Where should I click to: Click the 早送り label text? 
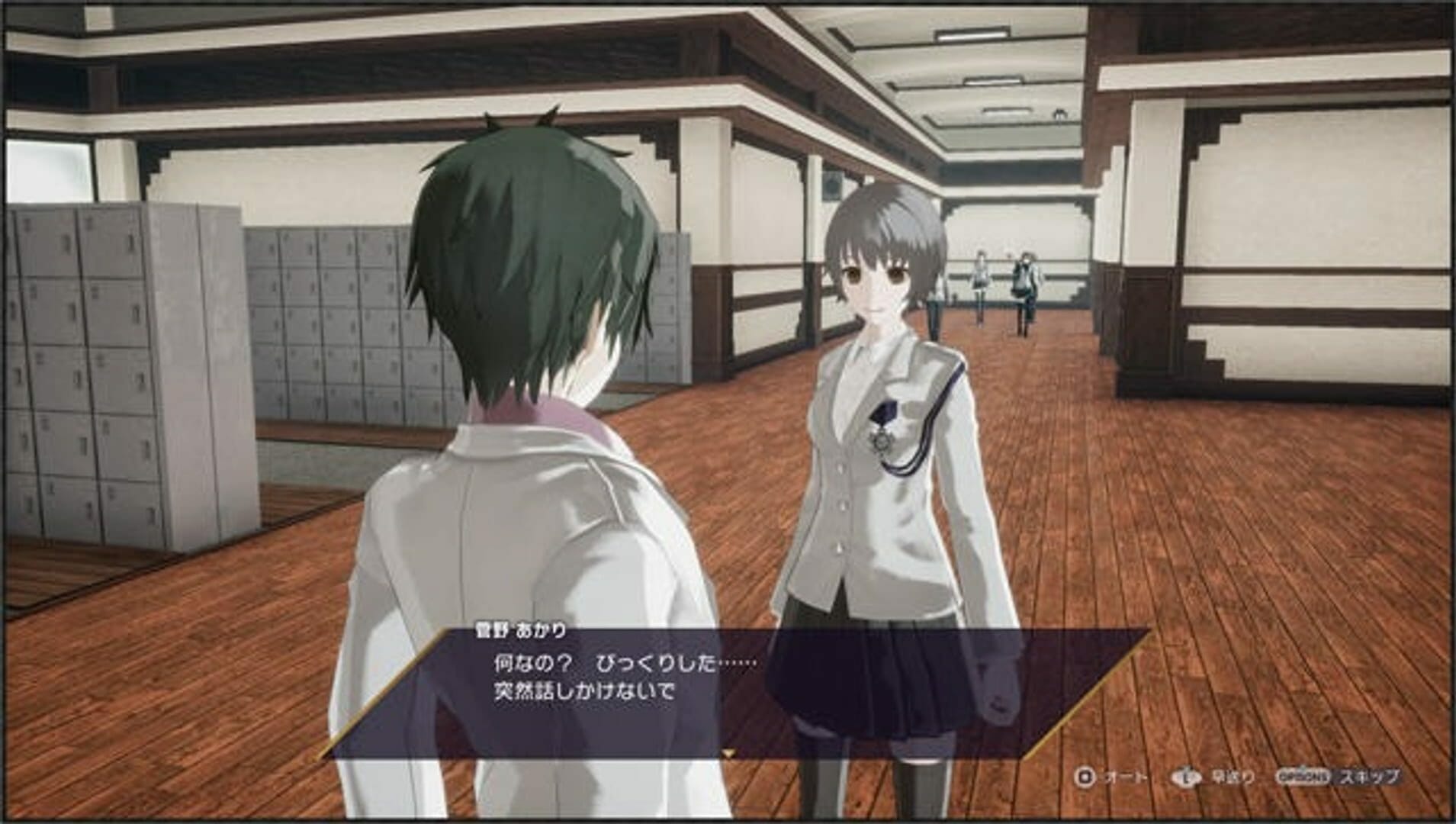pyautogui.click(x=1232, y=777)
